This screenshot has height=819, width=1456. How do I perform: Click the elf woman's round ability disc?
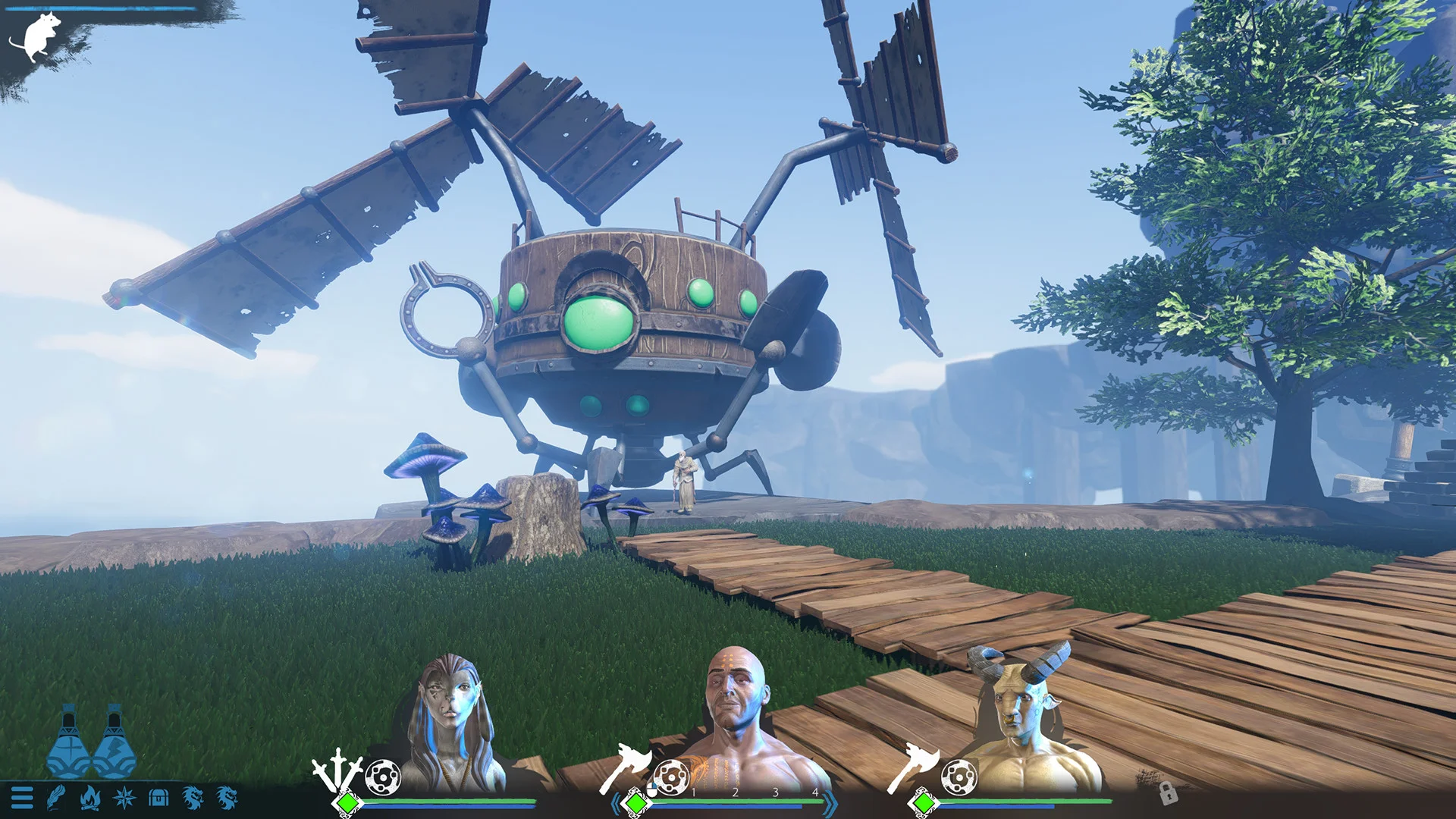[382, 777]
